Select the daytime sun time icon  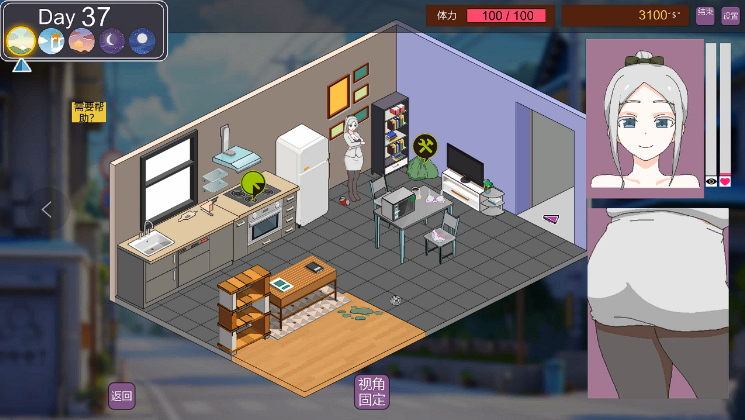51,40
